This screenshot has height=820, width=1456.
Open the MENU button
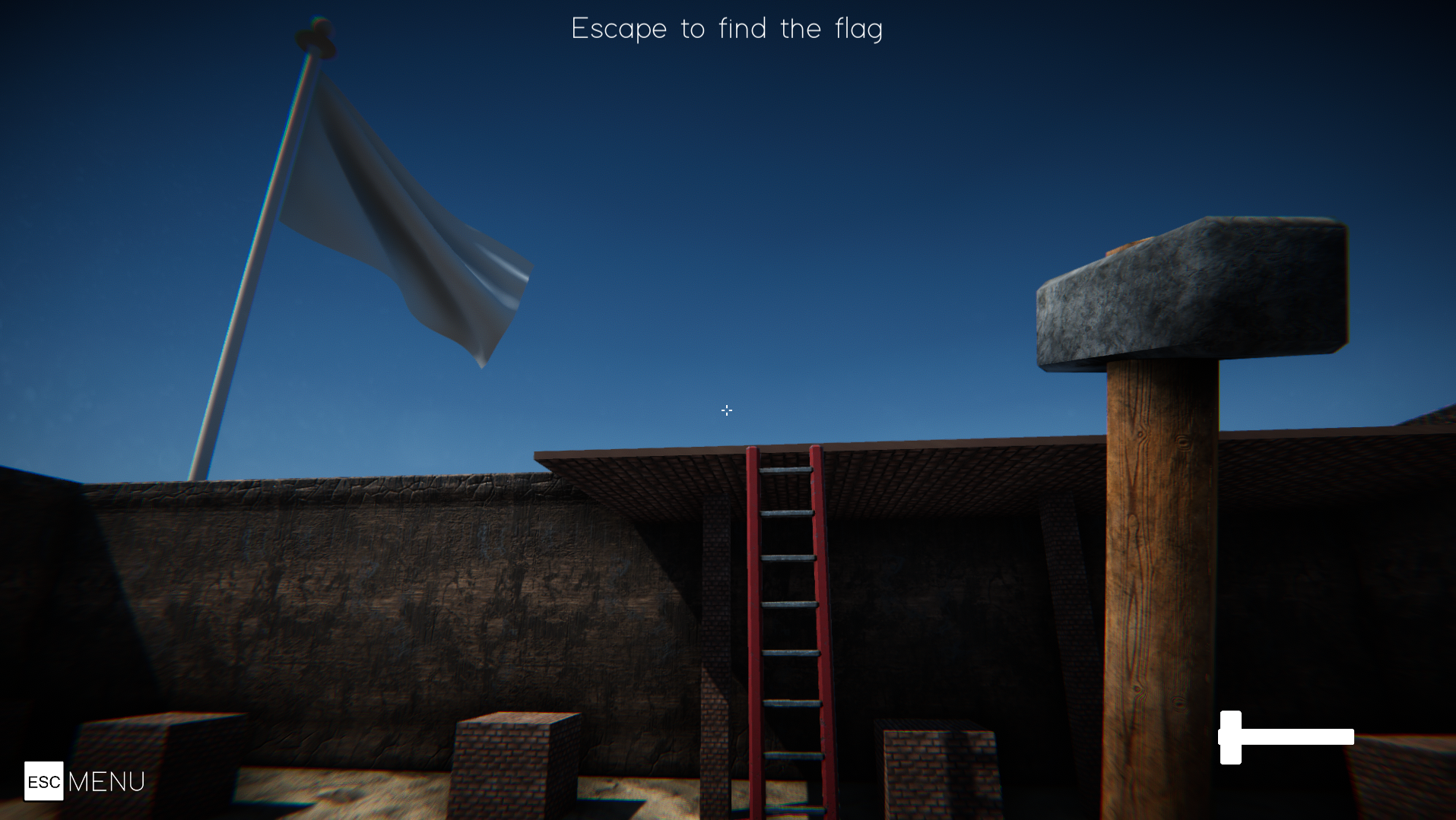pyautogui.click(x=84, y=781)
